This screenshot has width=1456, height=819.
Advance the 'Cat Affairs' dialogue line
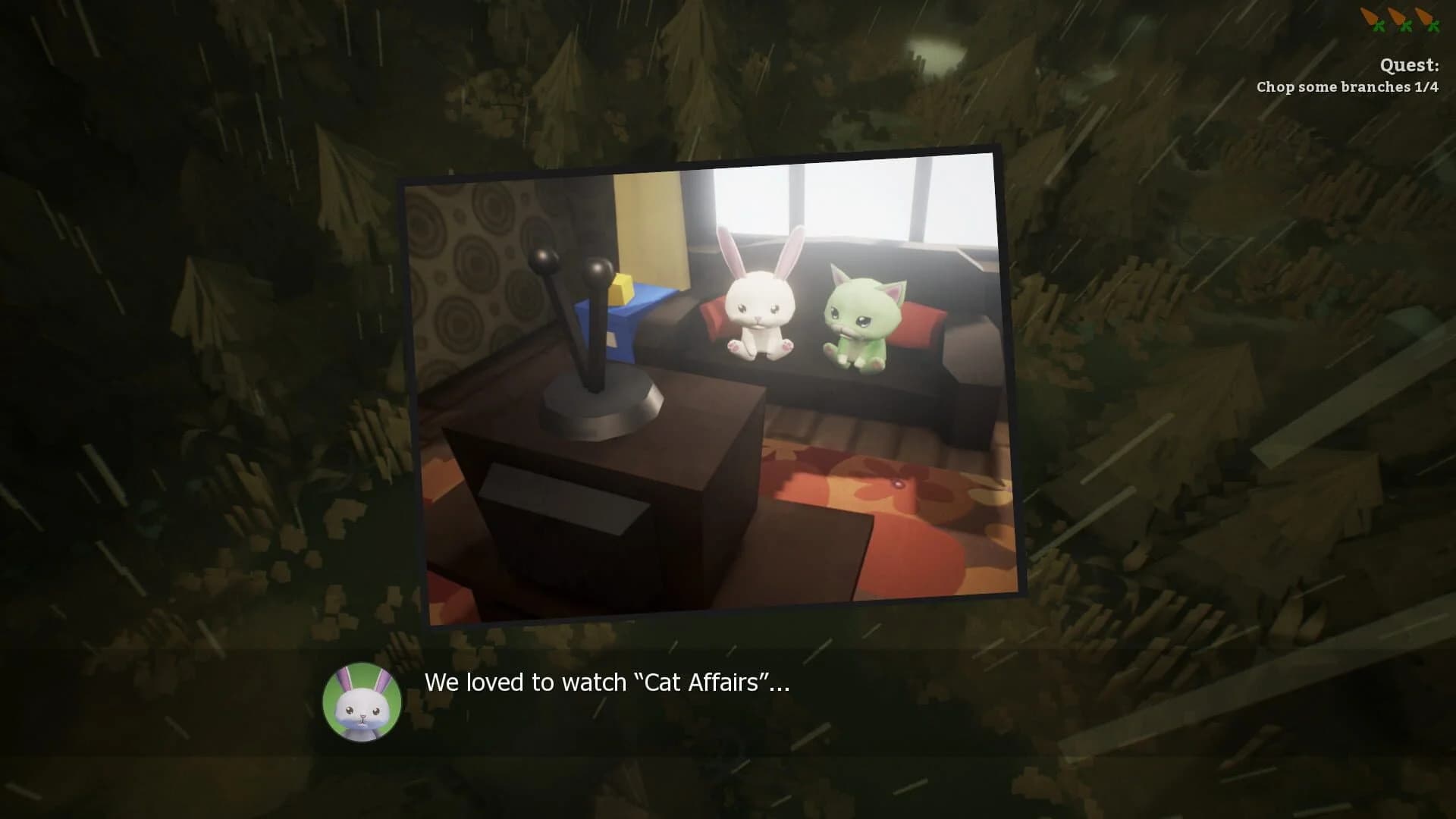[x=607, y=682]
